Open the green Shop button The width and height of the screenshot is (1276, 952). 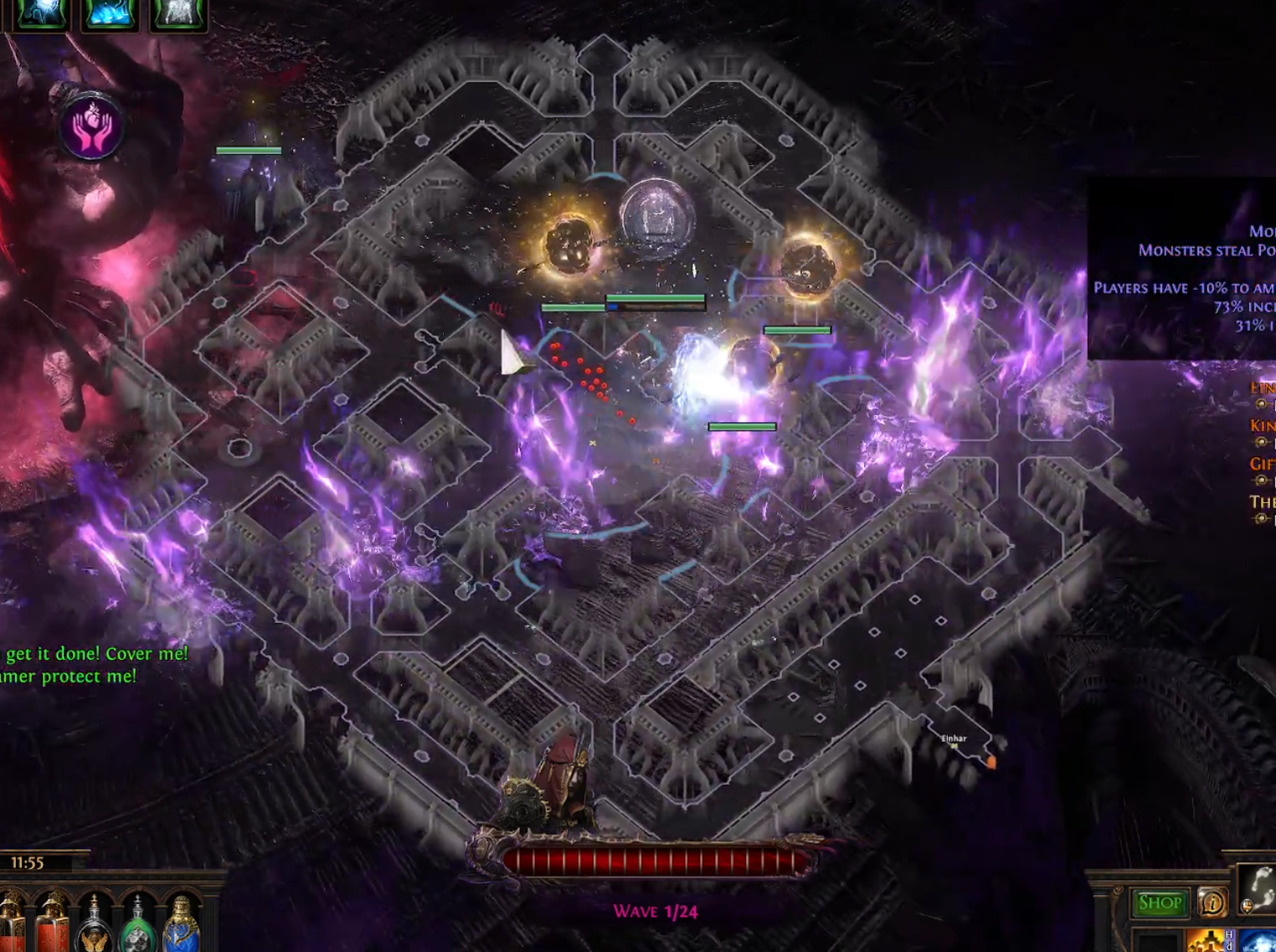(x=1160, y=903)
